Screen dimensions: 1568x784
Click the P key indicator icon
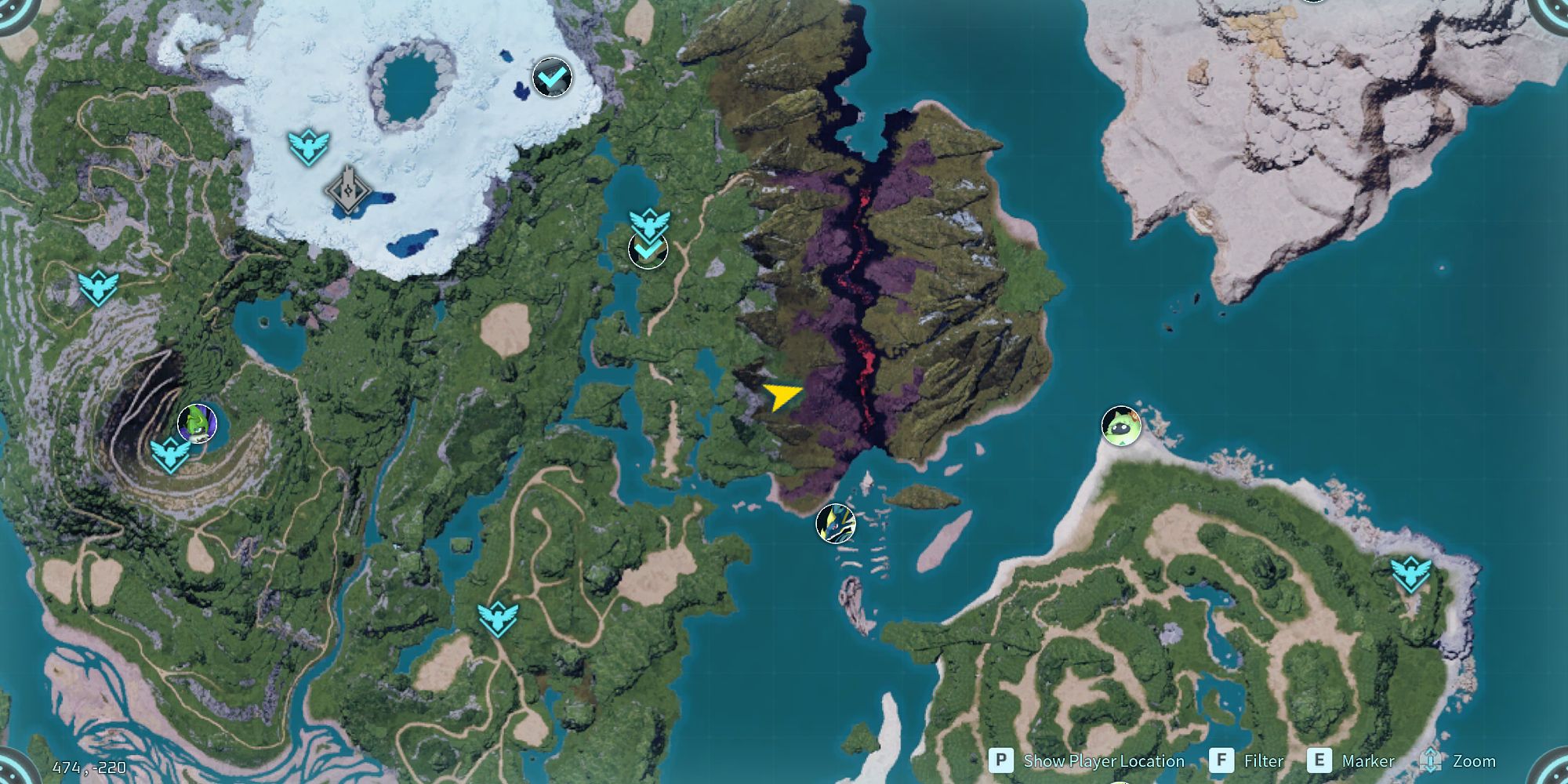(1004, 760)
